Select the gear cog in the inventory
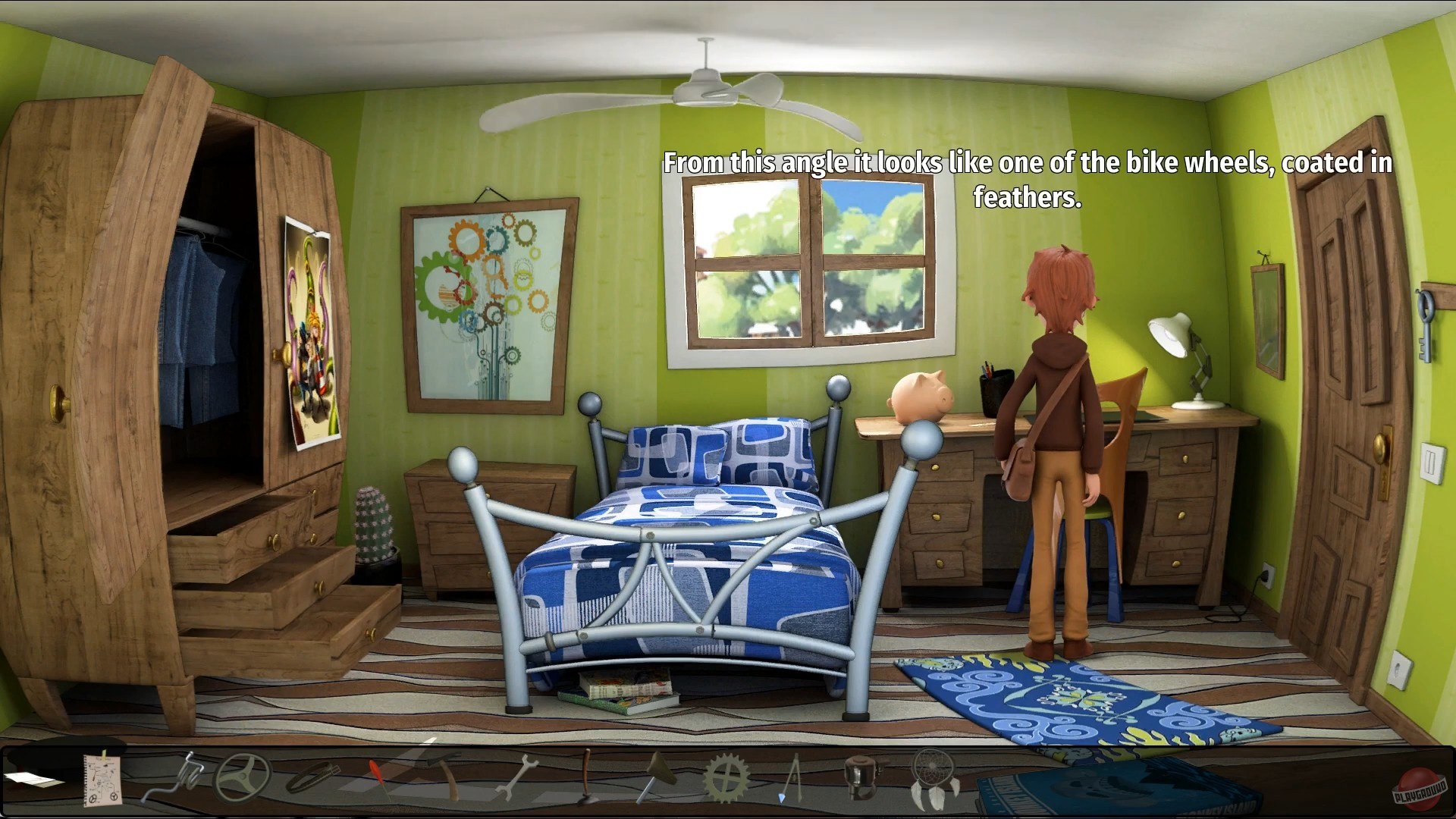The height and width of the screenshot is (819, 1456). [x=724, y=777]
